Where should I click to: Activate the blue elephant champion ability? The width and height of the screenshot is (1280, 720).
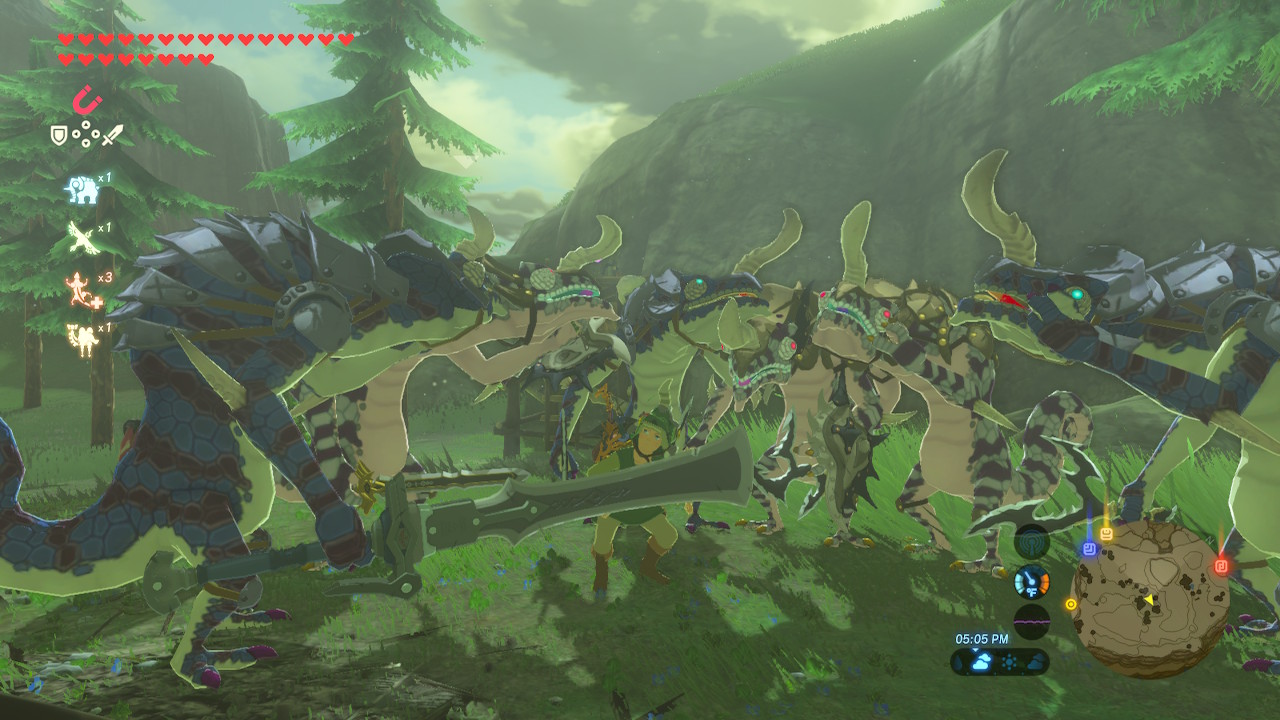point(82,189)
